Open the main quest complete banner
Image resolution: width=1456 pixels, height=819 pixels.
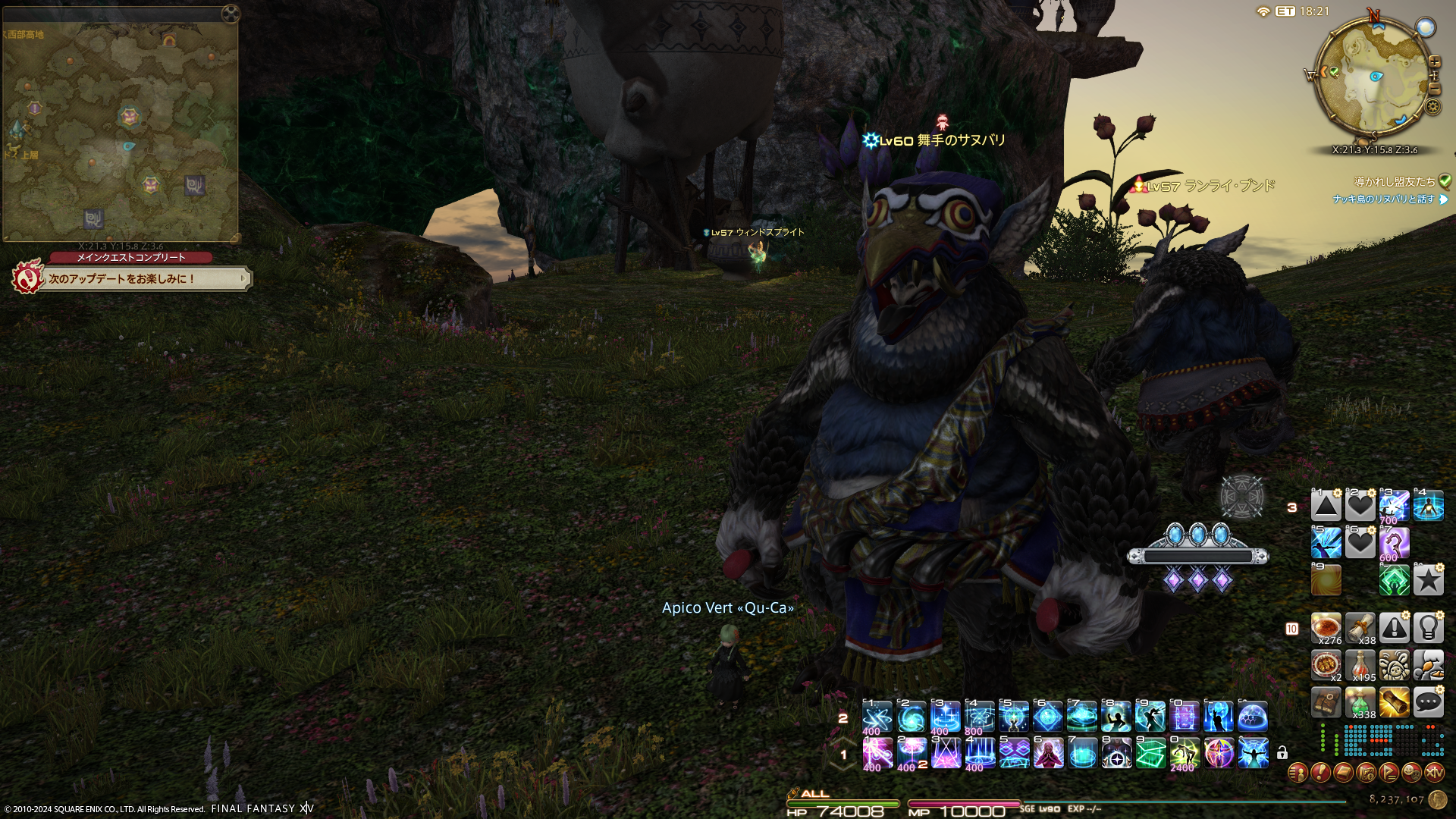[x=133, y=278]
